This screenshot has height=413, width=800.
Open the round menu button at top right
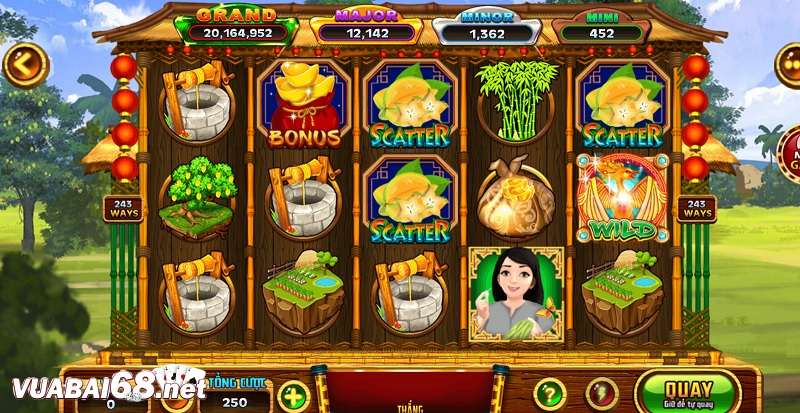[x=790, y=66]
